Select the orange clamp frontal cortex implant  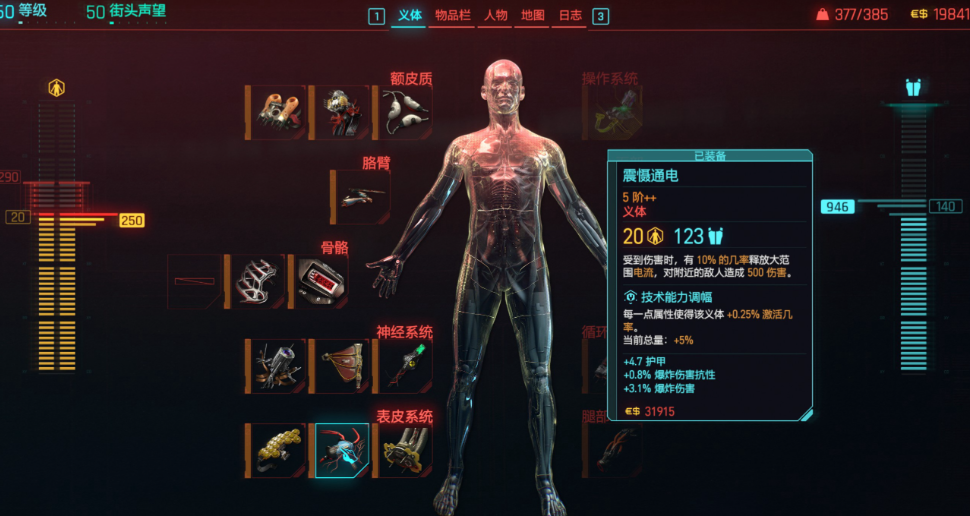coord(274,112)
